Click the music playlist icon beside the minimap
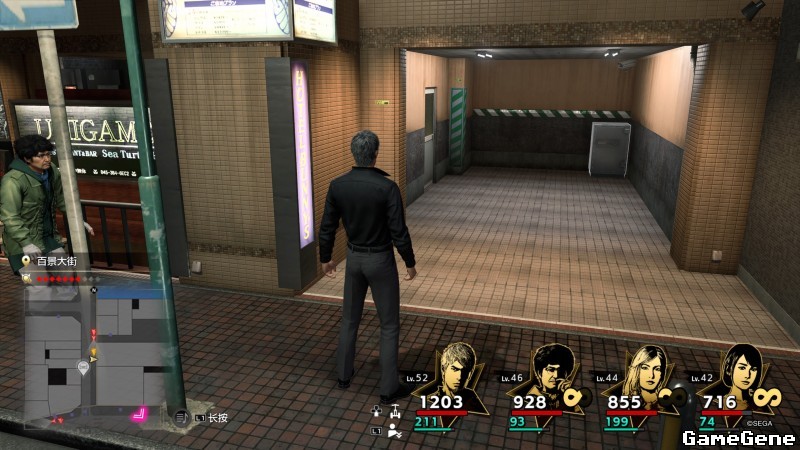The width and height of the screenshot is (800, 450). pos(180,416)
